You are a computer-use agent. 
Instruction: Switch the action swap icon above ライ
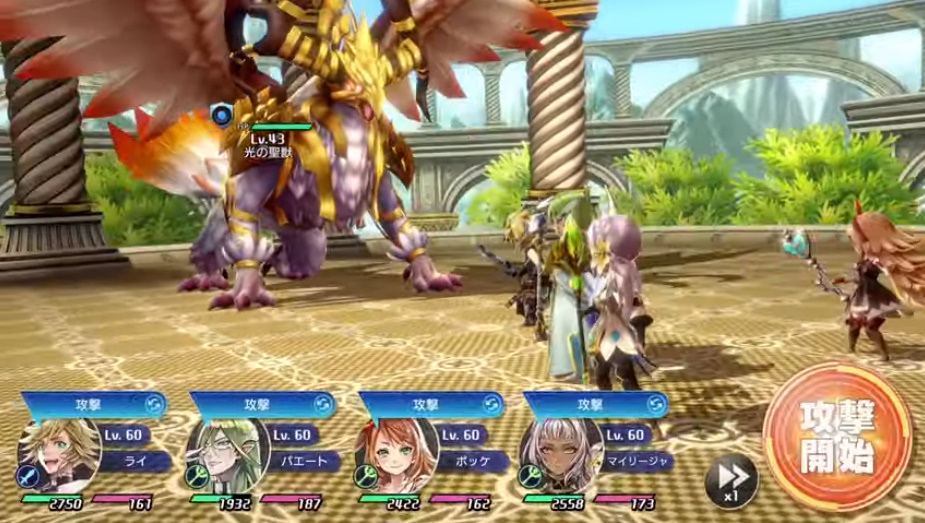(x=152, y=404)
